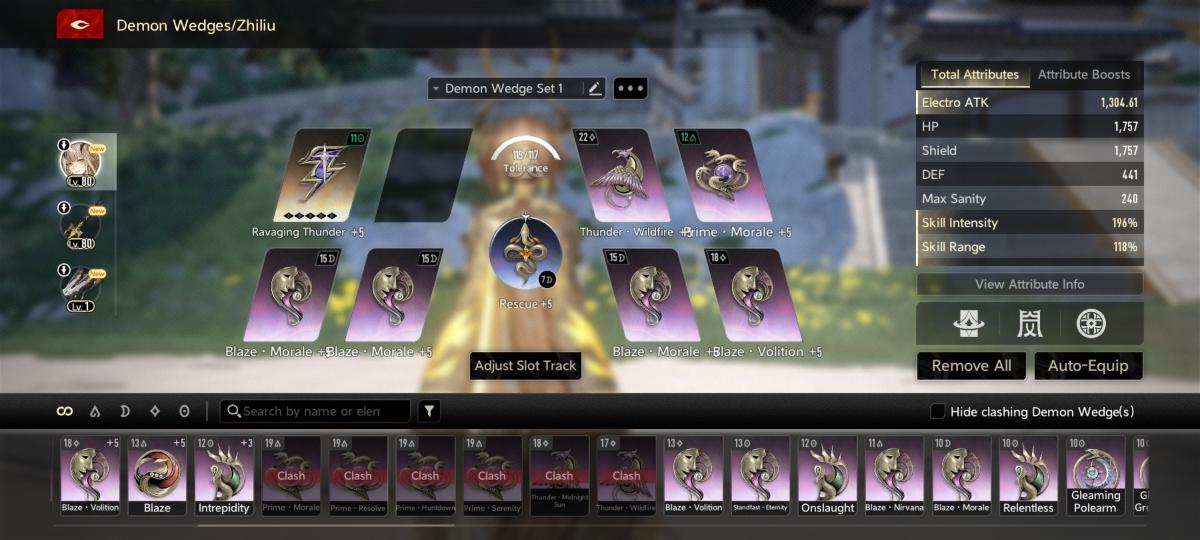Click the Adjust Slot Track button

click(x=525, y=366)
